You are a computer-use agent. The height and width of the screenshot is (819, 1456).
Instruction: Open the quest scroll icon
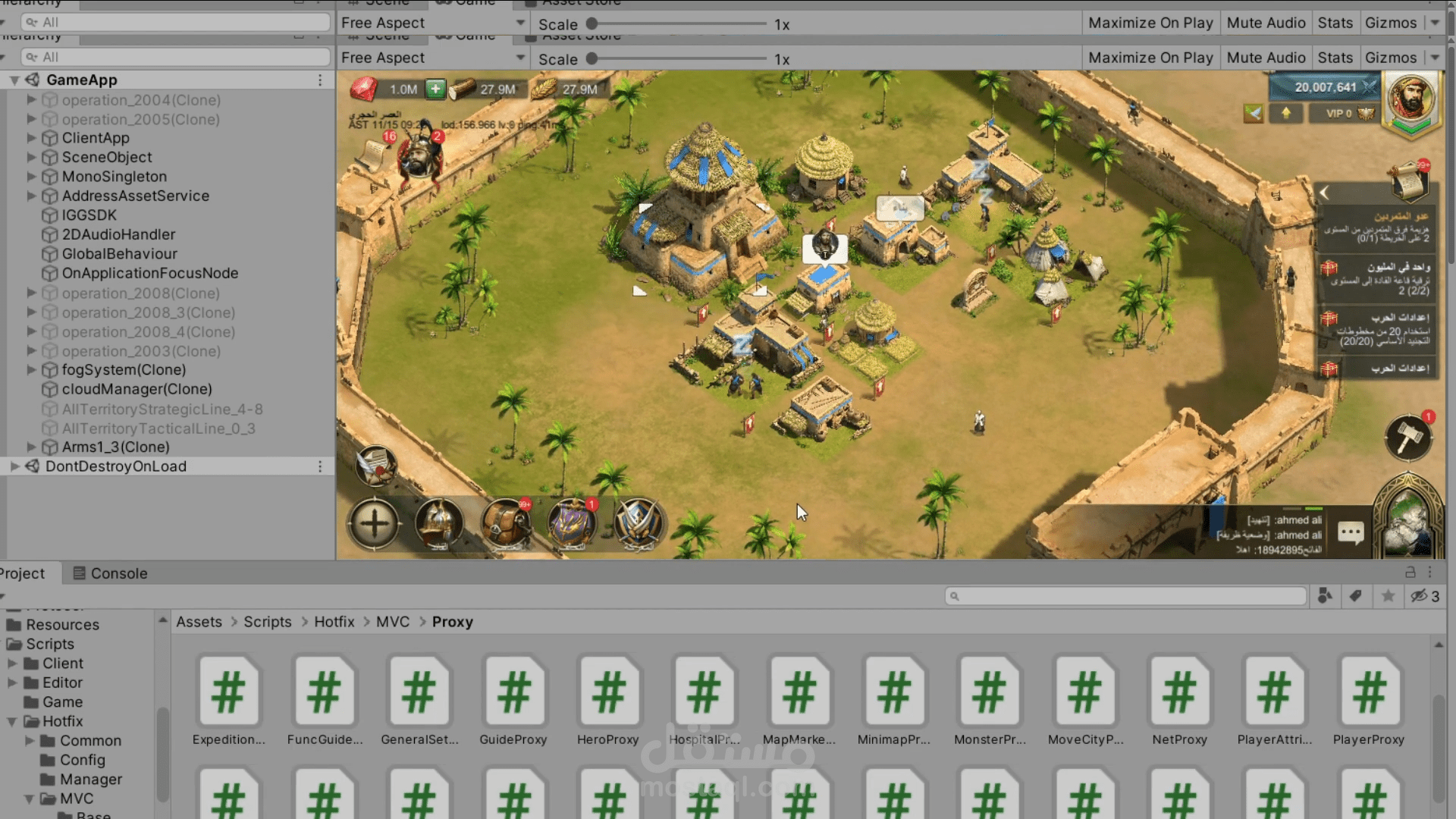[x=1410, y=180]
